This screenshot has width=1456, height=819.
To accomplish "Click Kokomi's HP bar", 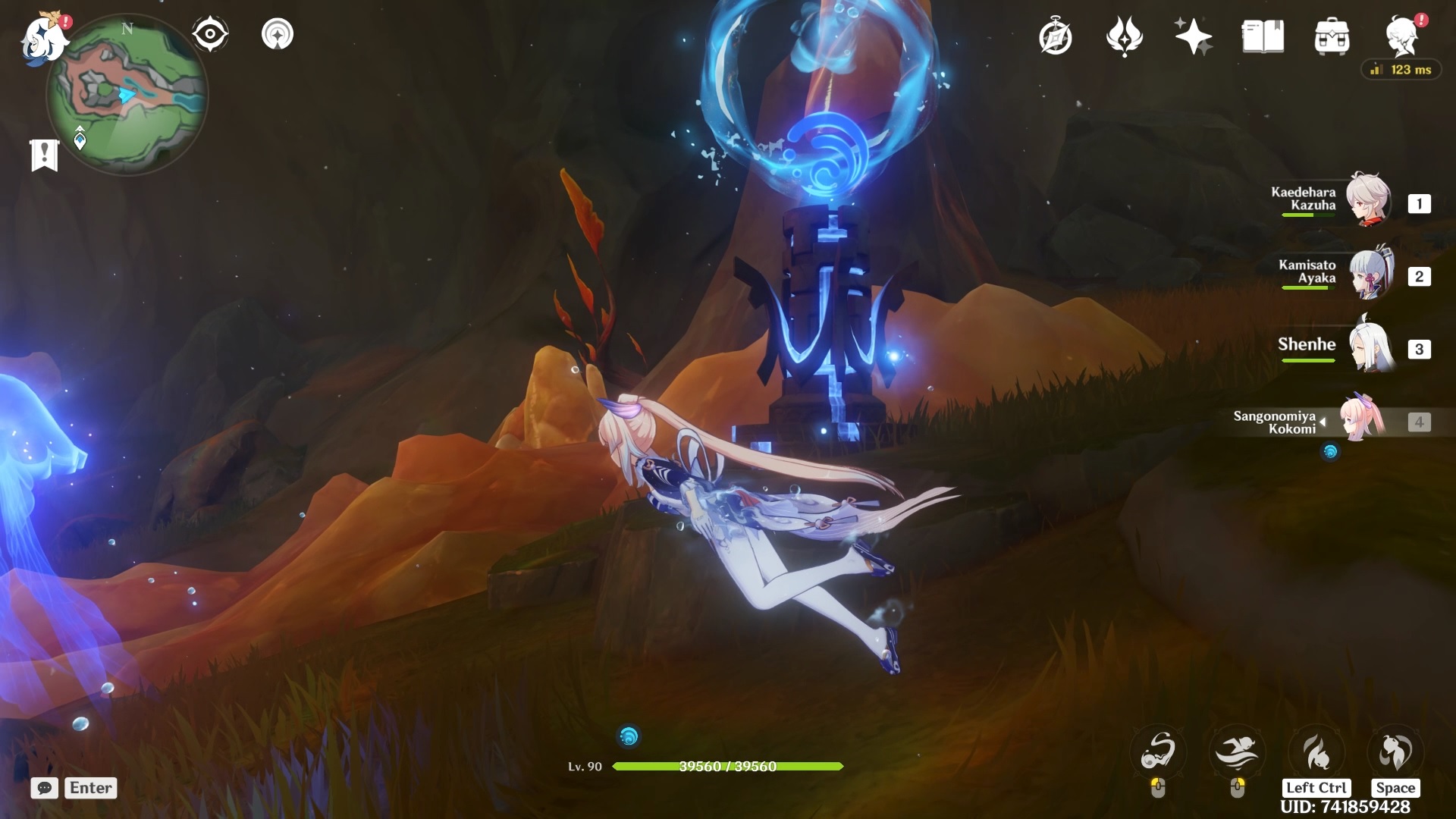I will pyautogui.click(x=728, y=767).
